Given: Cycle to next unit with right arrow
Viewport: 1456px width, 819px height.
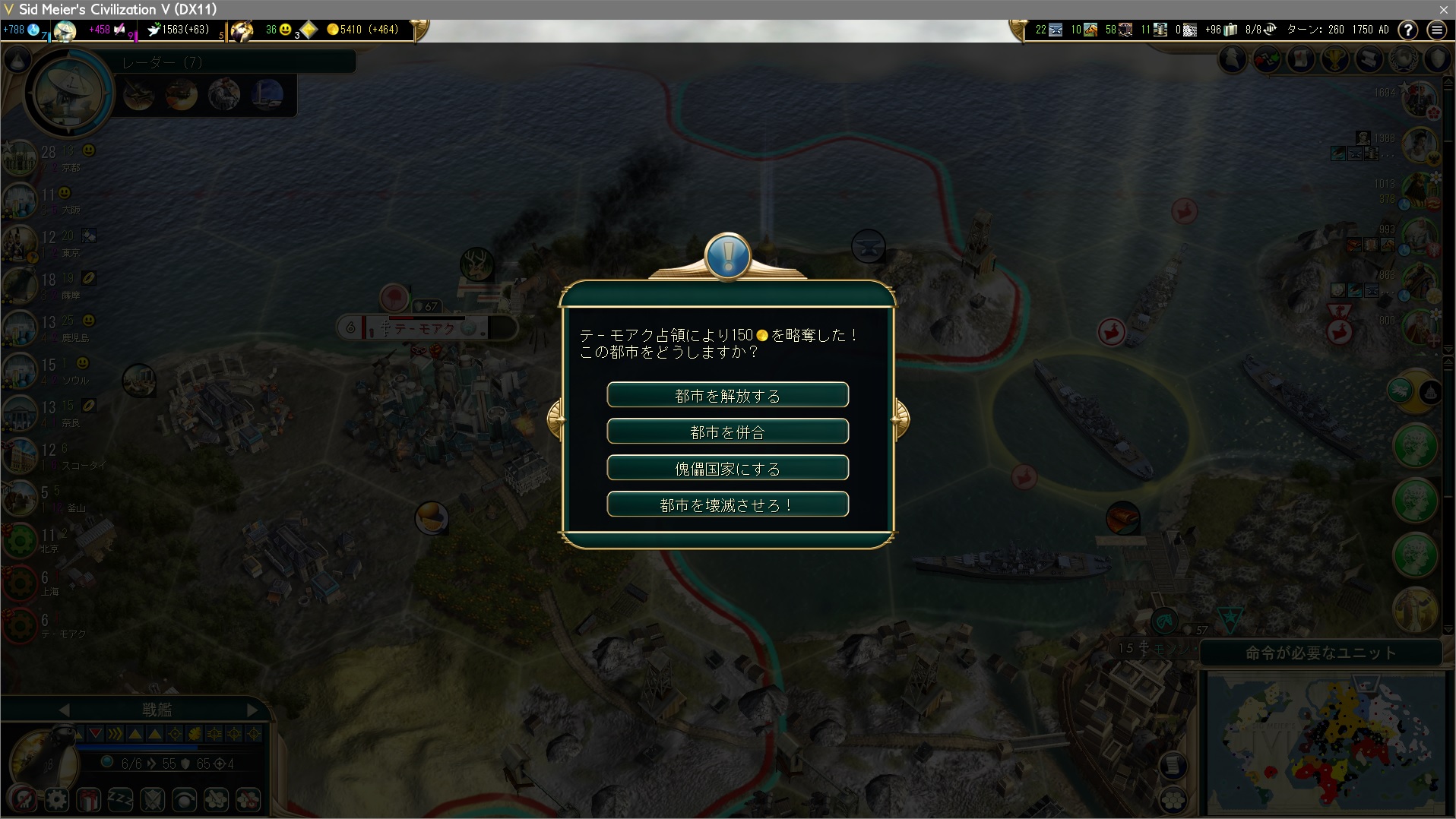Looking at the screenshot, I should click(252, 710).
